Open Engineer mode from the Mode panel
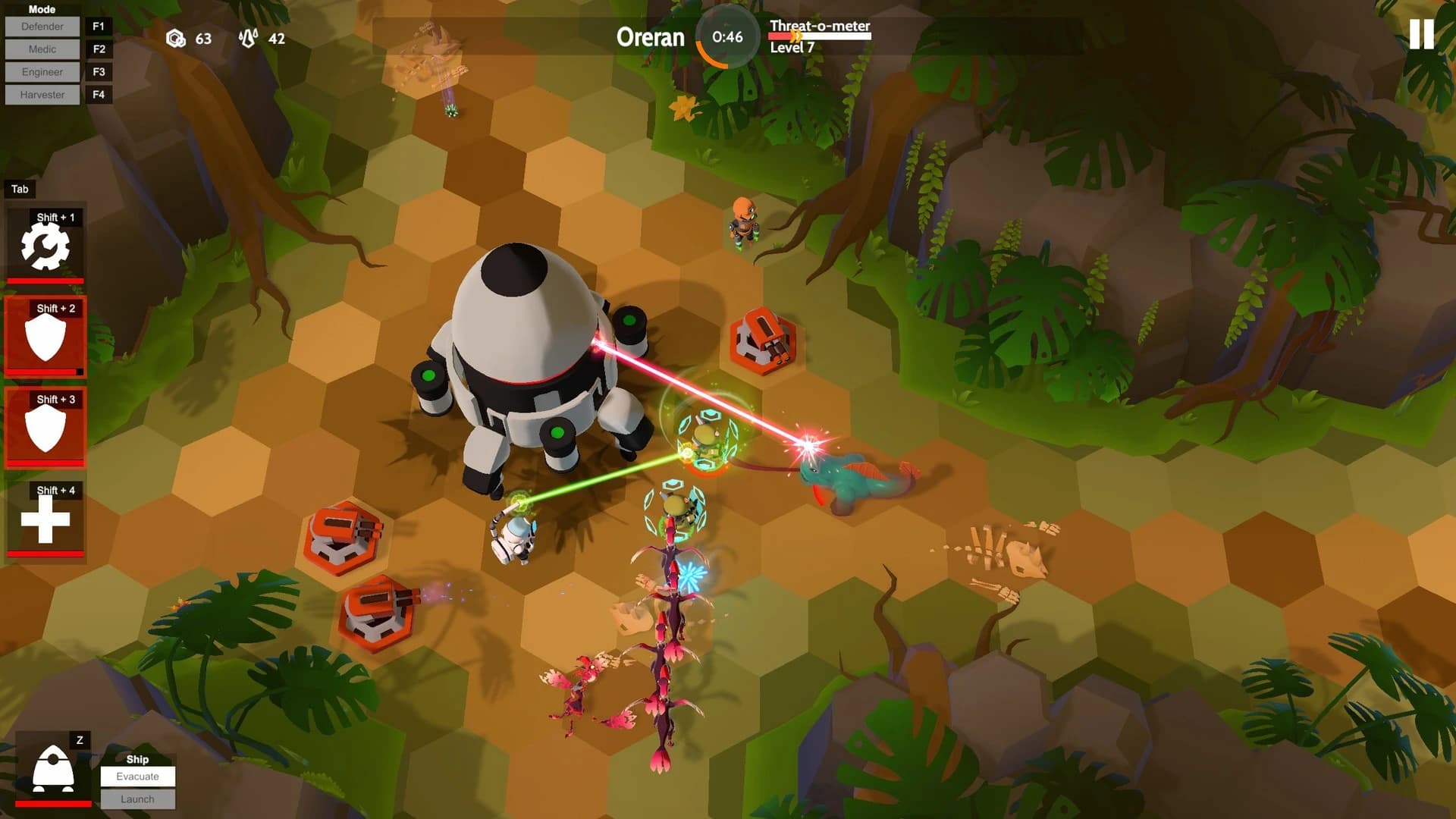Image resolution: width=1456 pixels, height=819 pixels. coord(42,71)
